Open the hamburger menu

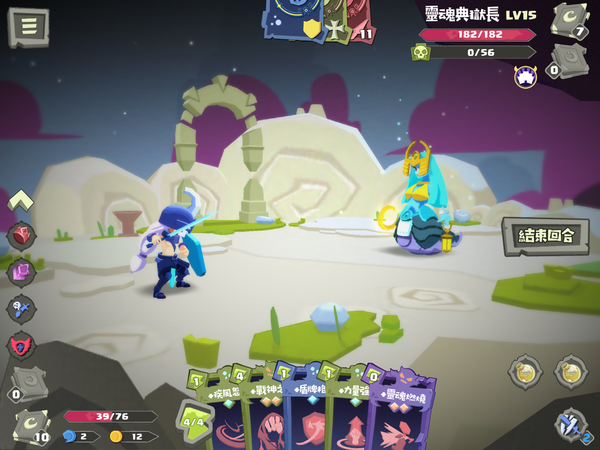[28, 27]
